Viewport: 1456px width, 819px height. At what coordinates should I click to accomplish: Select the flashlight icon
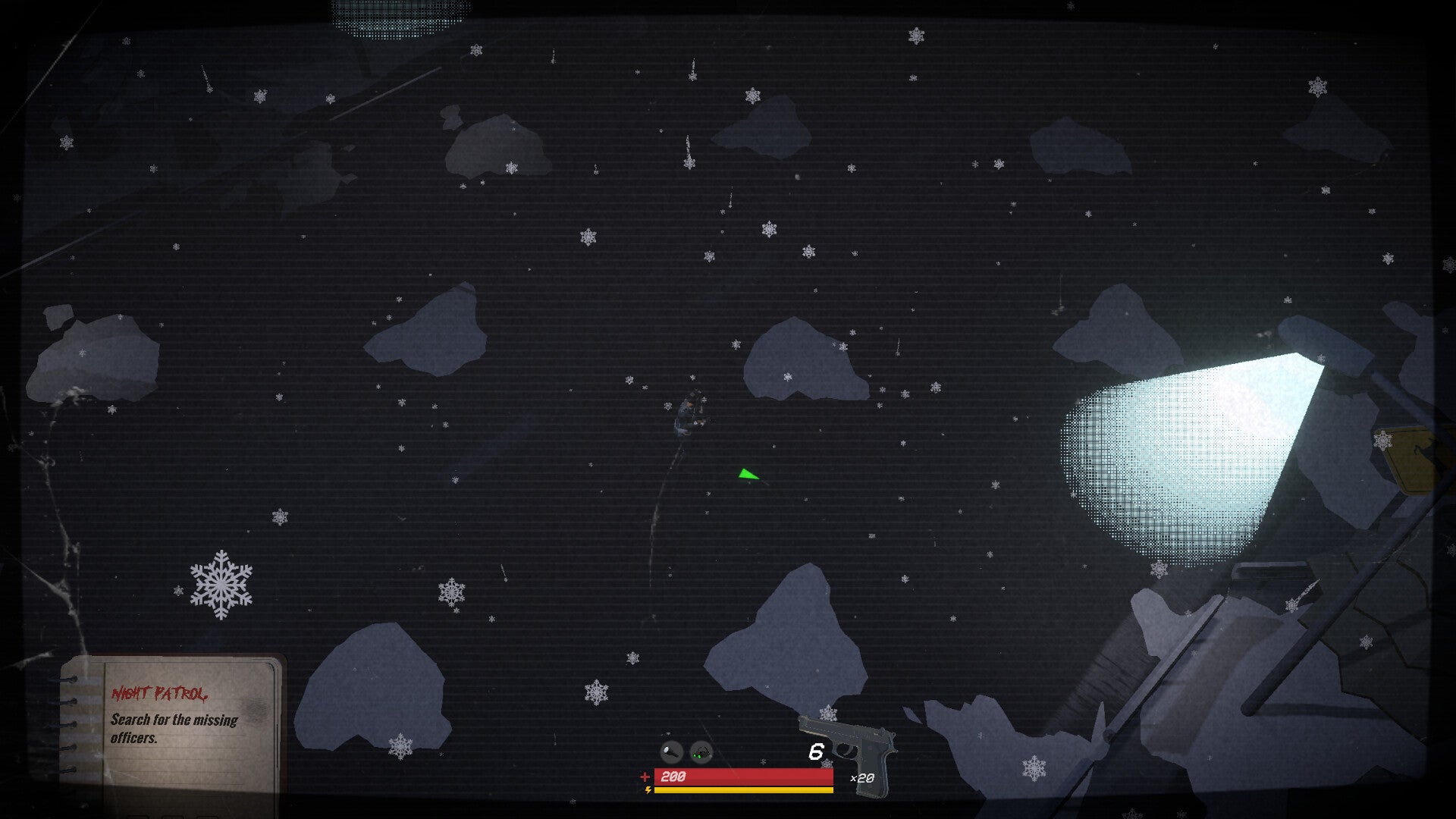671,752
